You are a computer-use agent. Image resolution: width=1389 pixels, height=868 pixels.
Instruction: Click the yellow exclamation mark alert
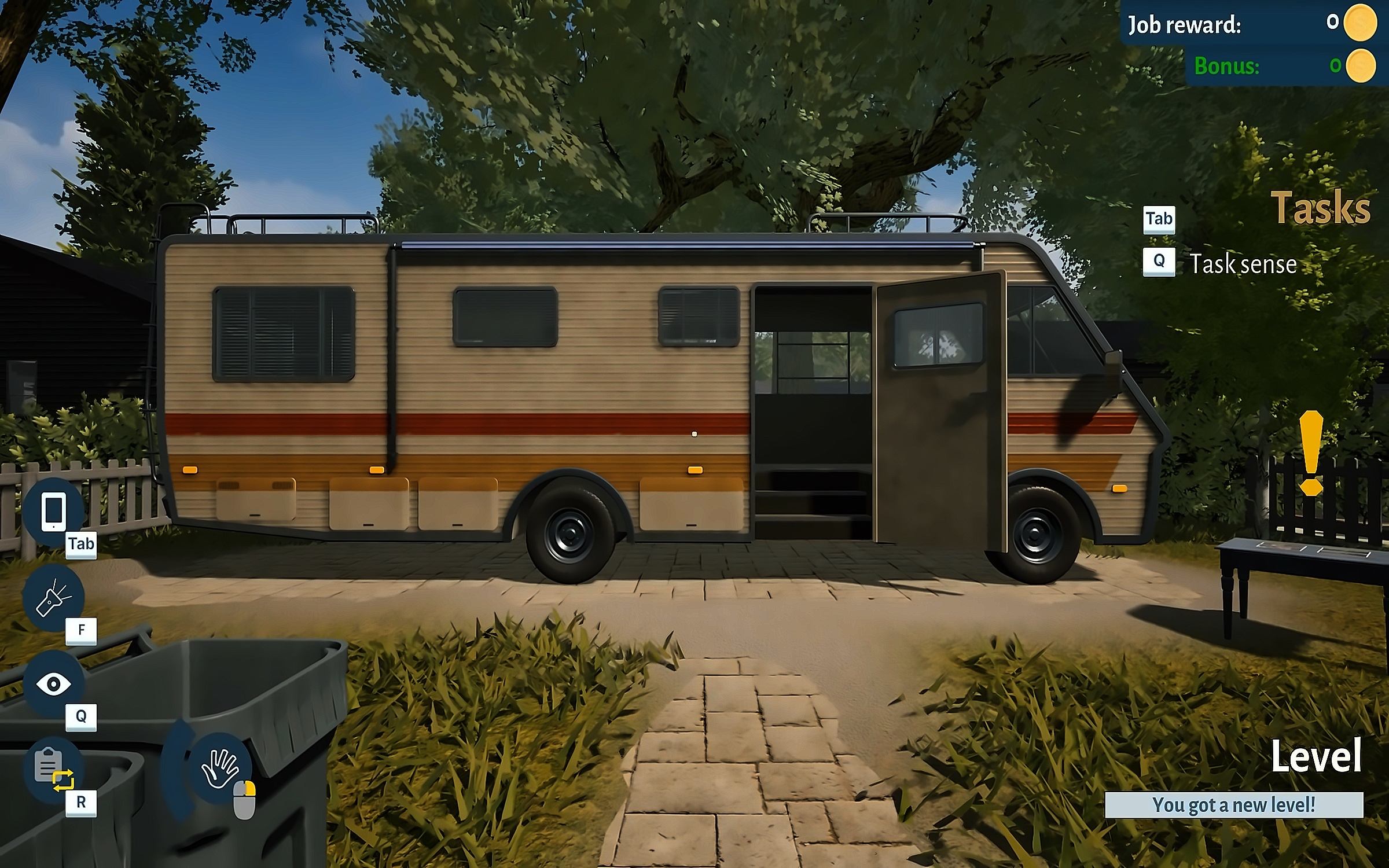pos(1311,453)
